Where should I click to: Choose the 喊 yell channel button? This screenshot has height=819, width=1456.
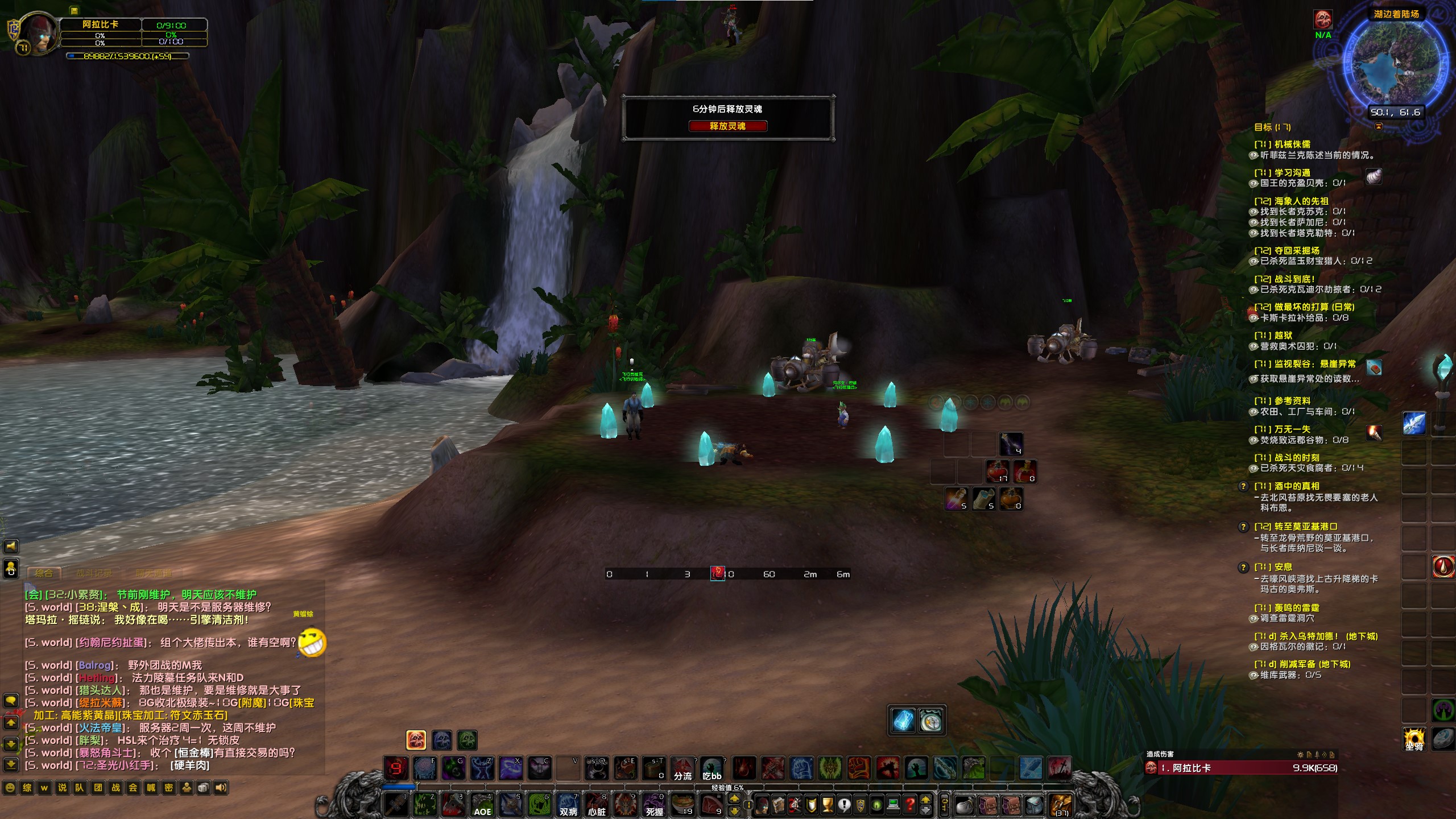pyautogui.click(x=151, y=788)
